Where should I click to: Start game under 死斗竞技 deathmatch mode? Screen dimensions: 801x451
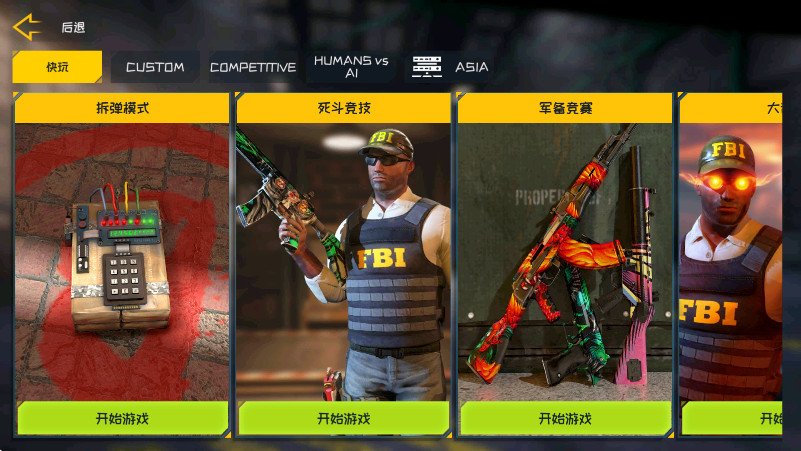(343, 418)
